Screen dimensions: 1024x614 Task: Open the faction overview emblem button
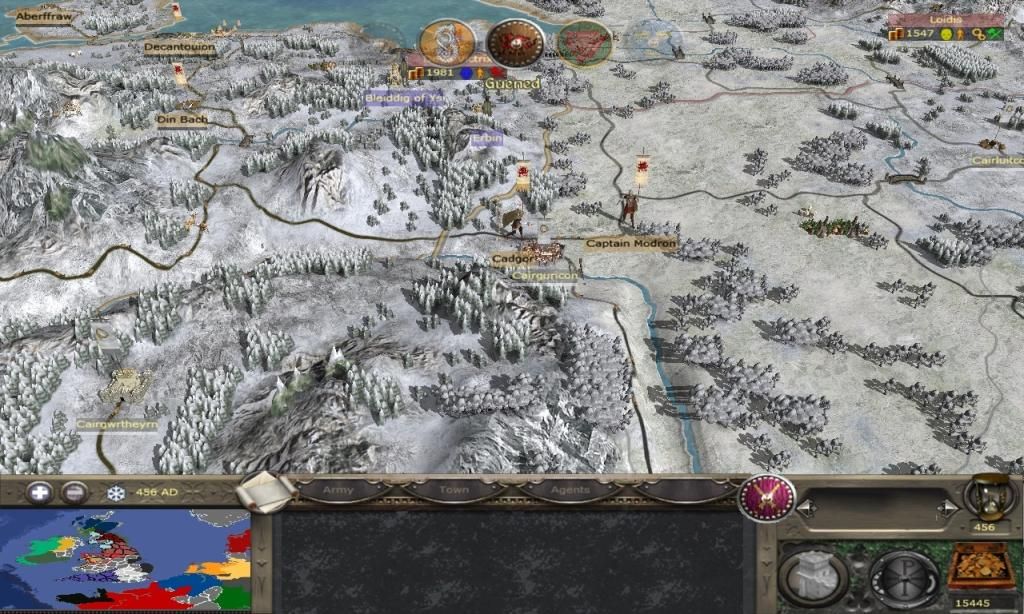[767, 497]
